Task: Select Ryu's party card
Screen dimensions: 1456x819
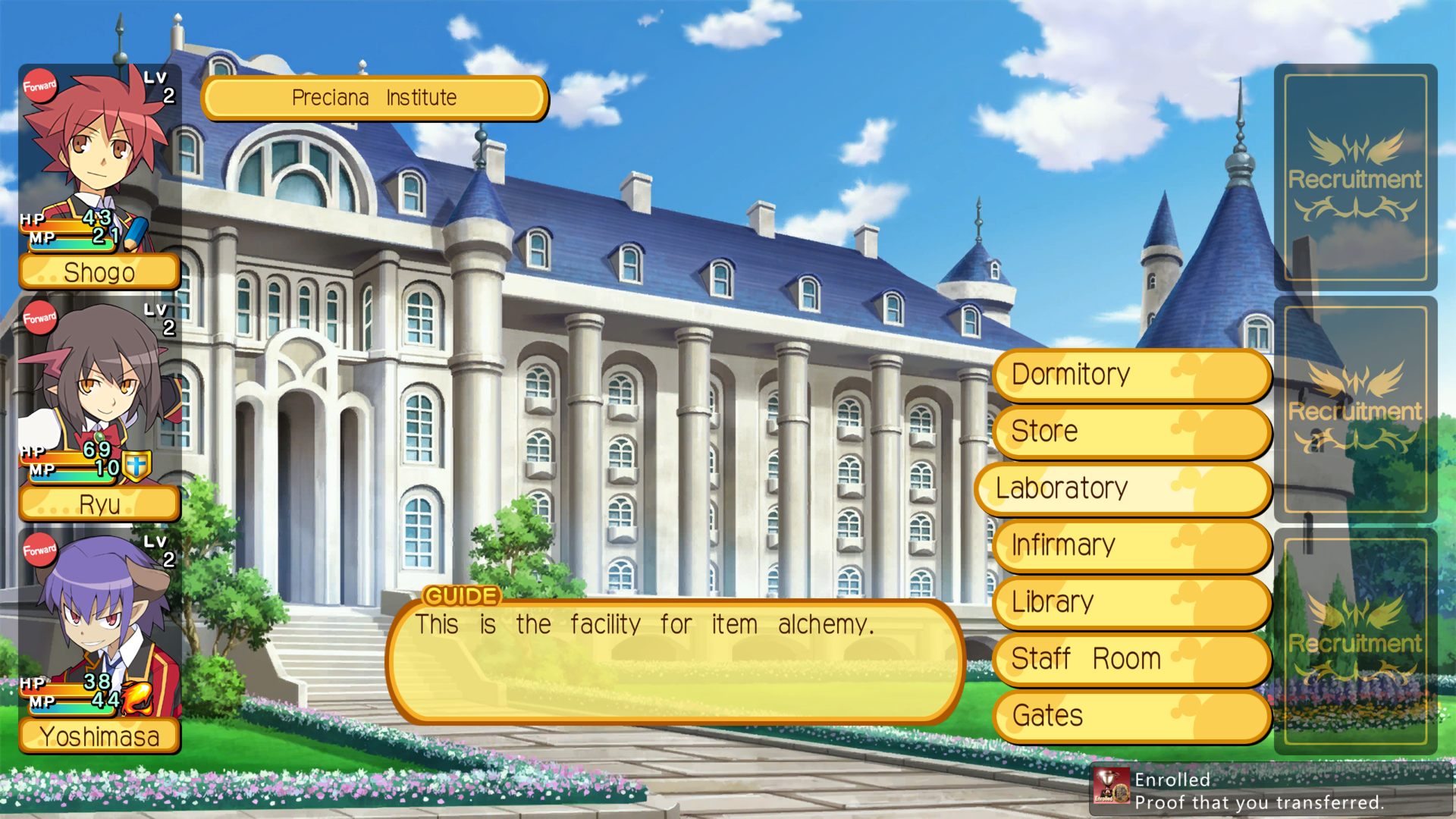Action: (x=99, y=406)
